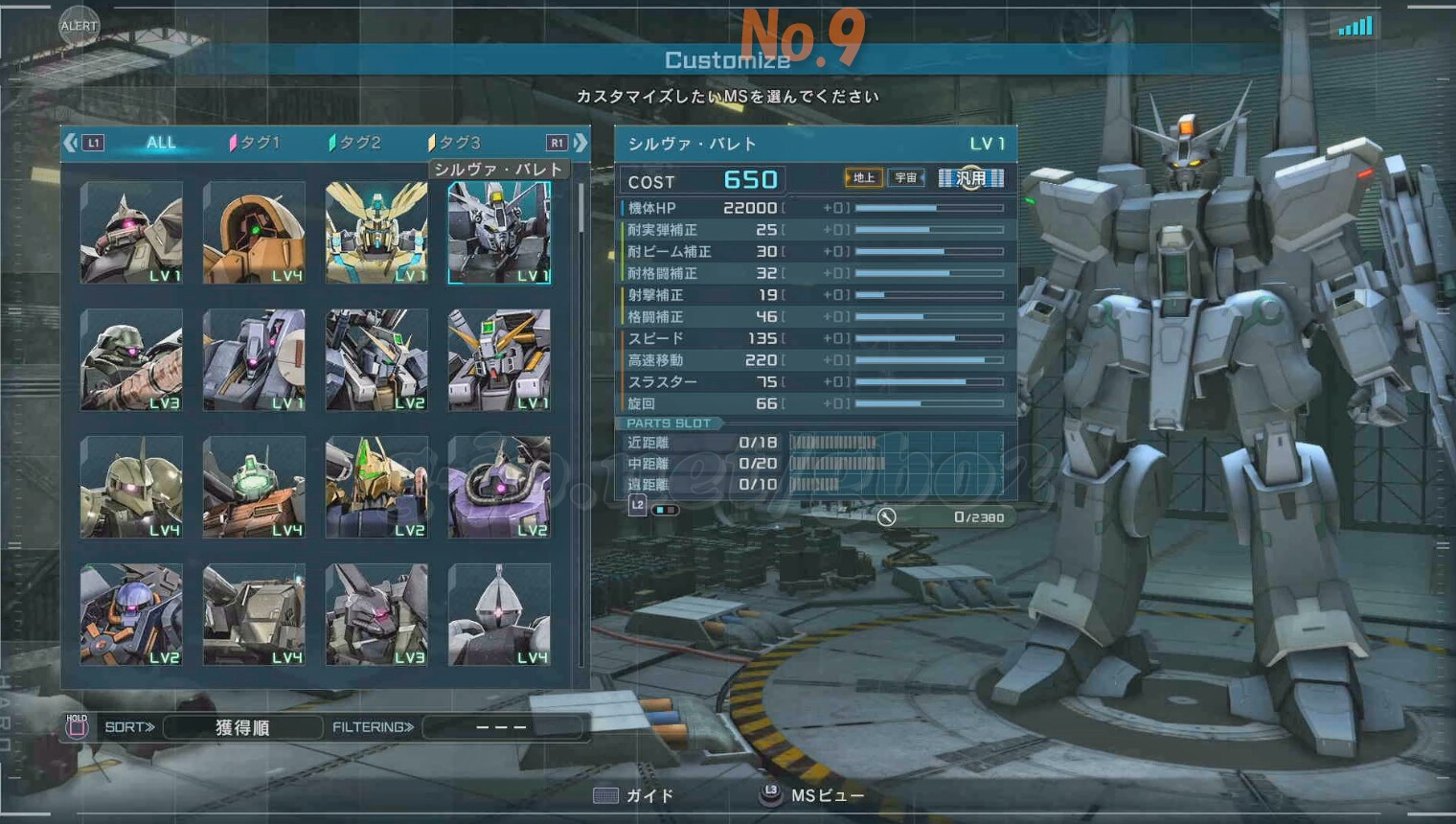1456x824 pixels.
Task: Show the タグ3 yellow tag tab
Action: tap(455, 143)
